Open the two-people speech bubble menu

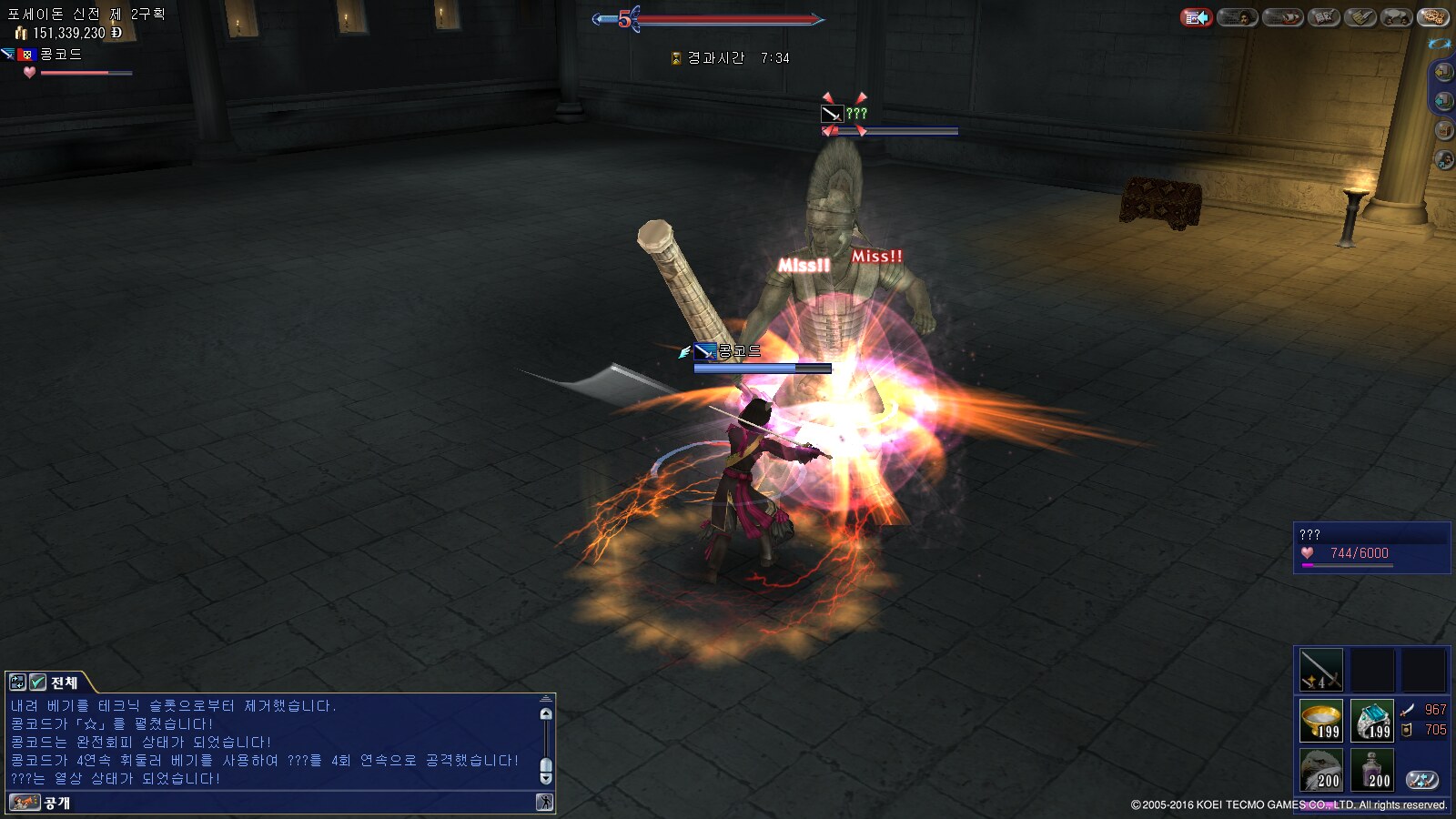pyautogui.click(x=1397, y=17)
